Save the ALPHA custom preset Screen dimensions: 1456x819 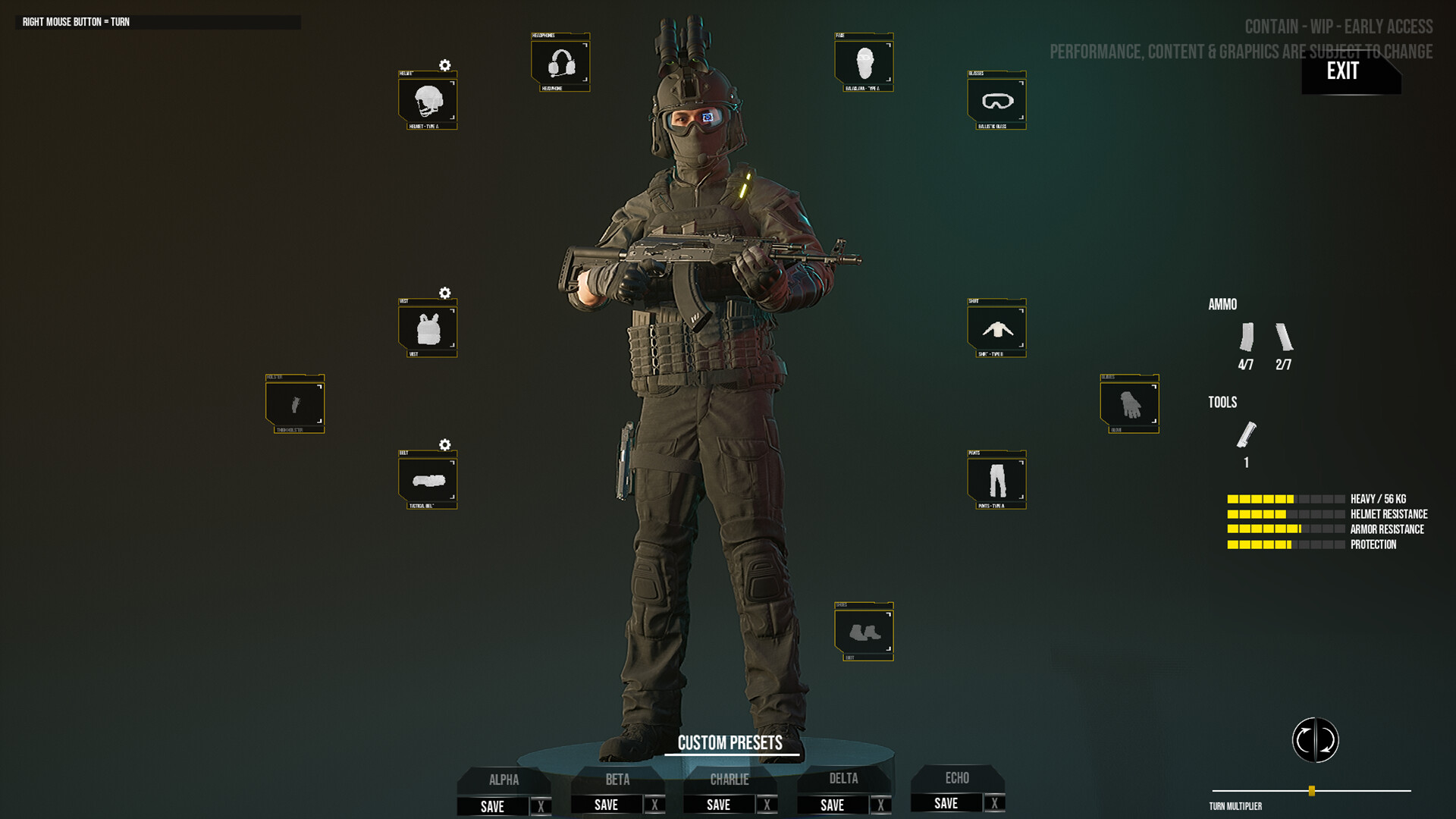coord(494,806)
